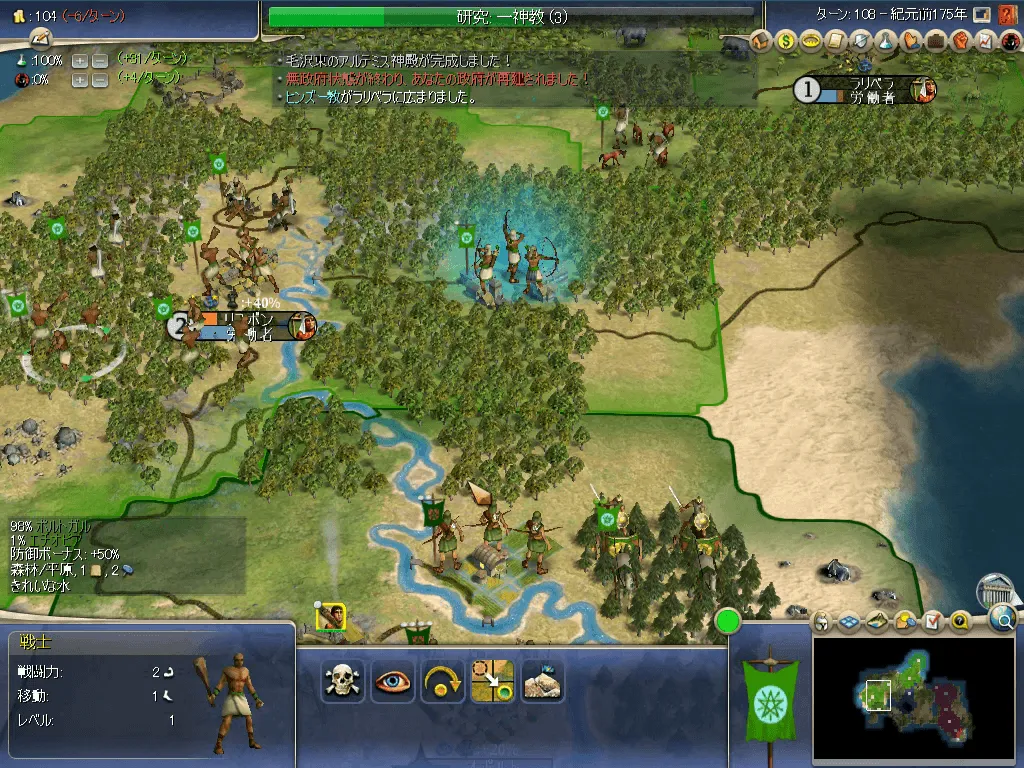
Task: Open the victory conditions fist icon
Action: [960, 41]
